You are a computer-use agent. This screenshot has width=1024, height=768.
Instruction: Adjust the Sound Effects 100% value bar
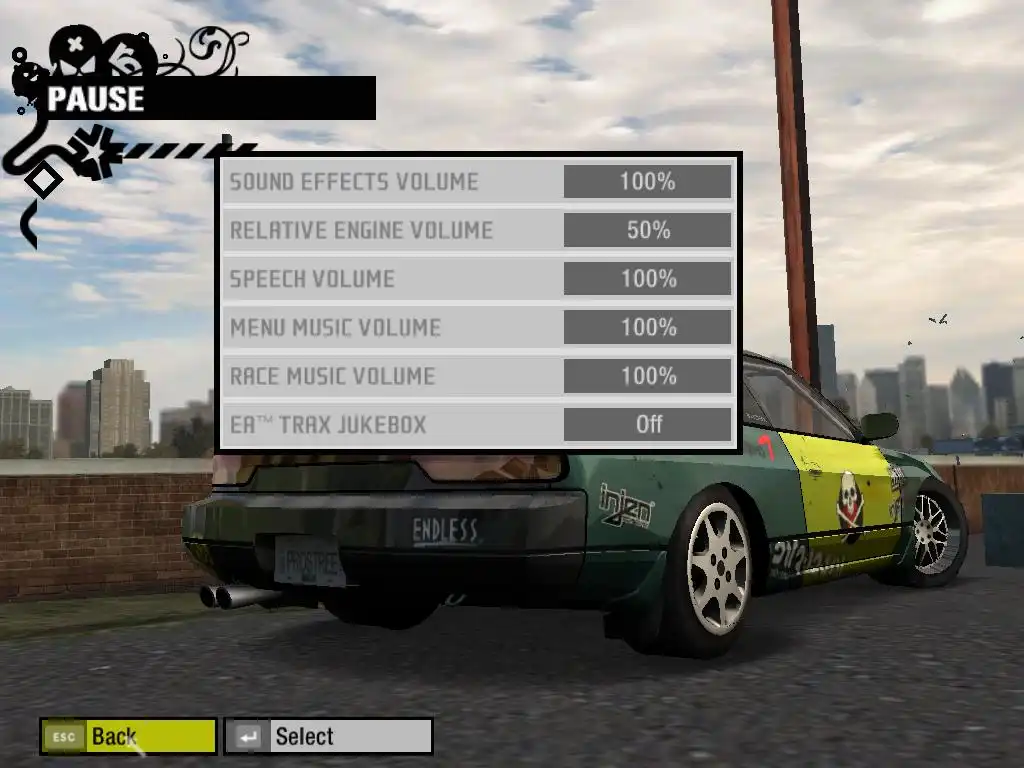click(x=647, y=182)
